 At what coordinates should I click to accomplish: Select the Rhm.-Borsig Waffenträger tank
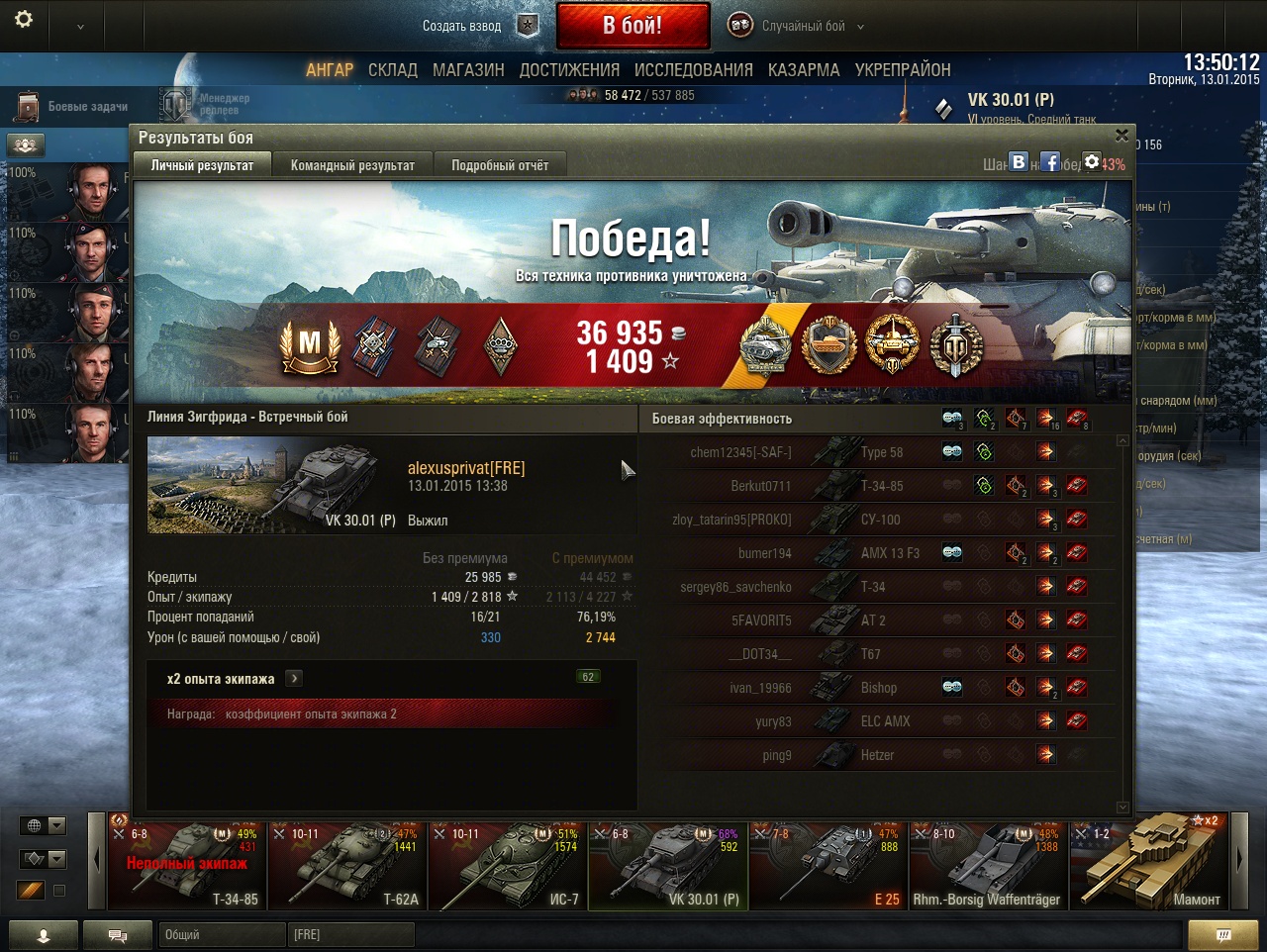(x=988, y=866)
